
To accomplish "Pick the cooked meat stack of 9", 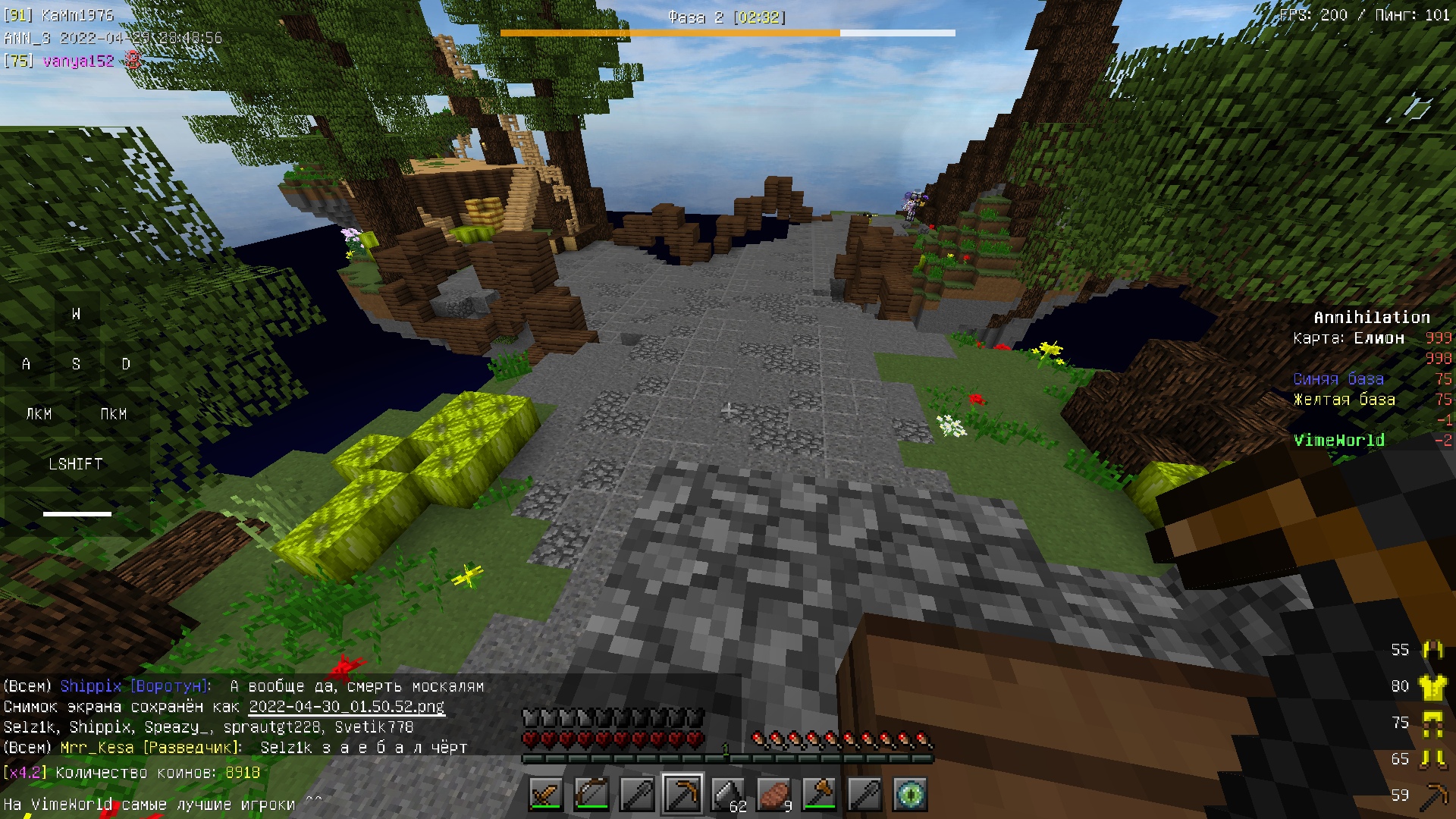I will click(x=773, y=794).
